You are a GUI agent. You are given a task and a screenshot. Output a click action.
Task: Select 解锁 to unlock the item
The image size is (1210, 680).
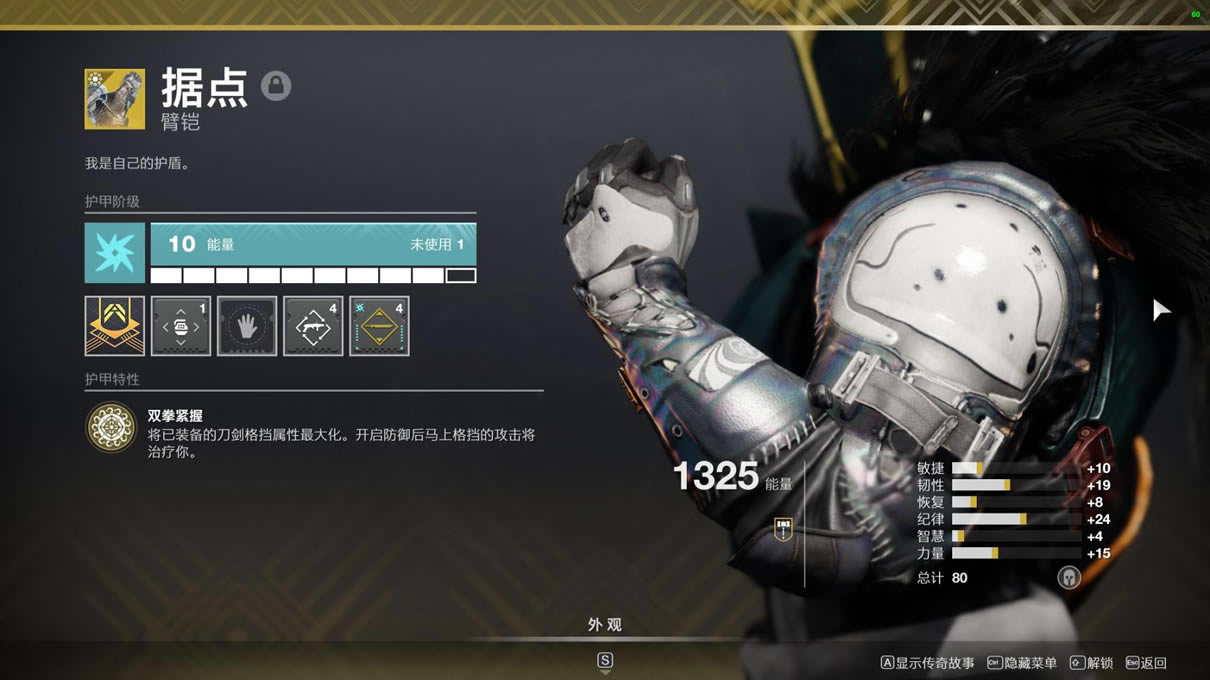click(1092, 663)
